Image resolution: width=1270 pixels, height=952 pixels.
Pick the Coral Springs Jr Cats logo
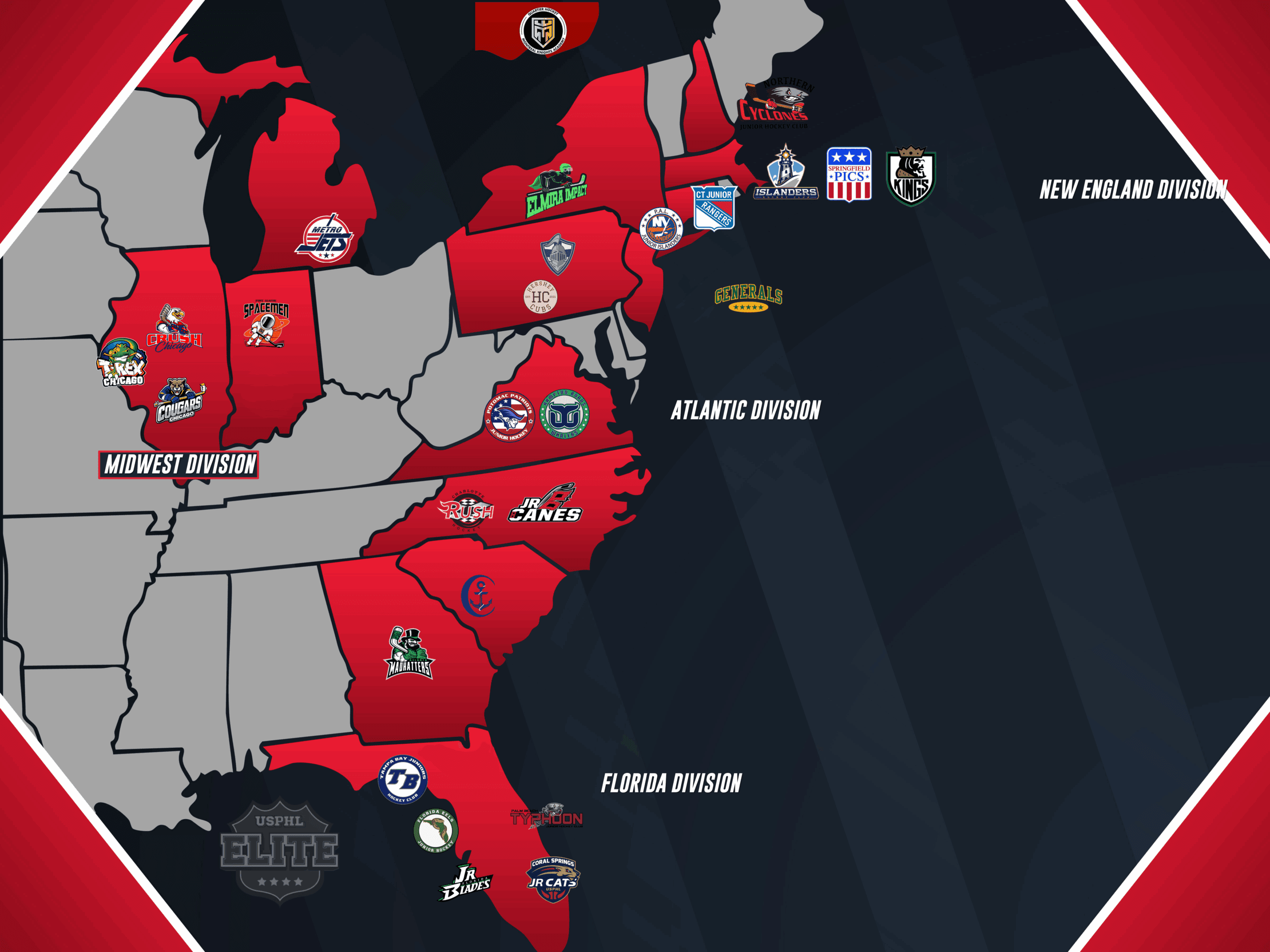[x=553, y=879]
